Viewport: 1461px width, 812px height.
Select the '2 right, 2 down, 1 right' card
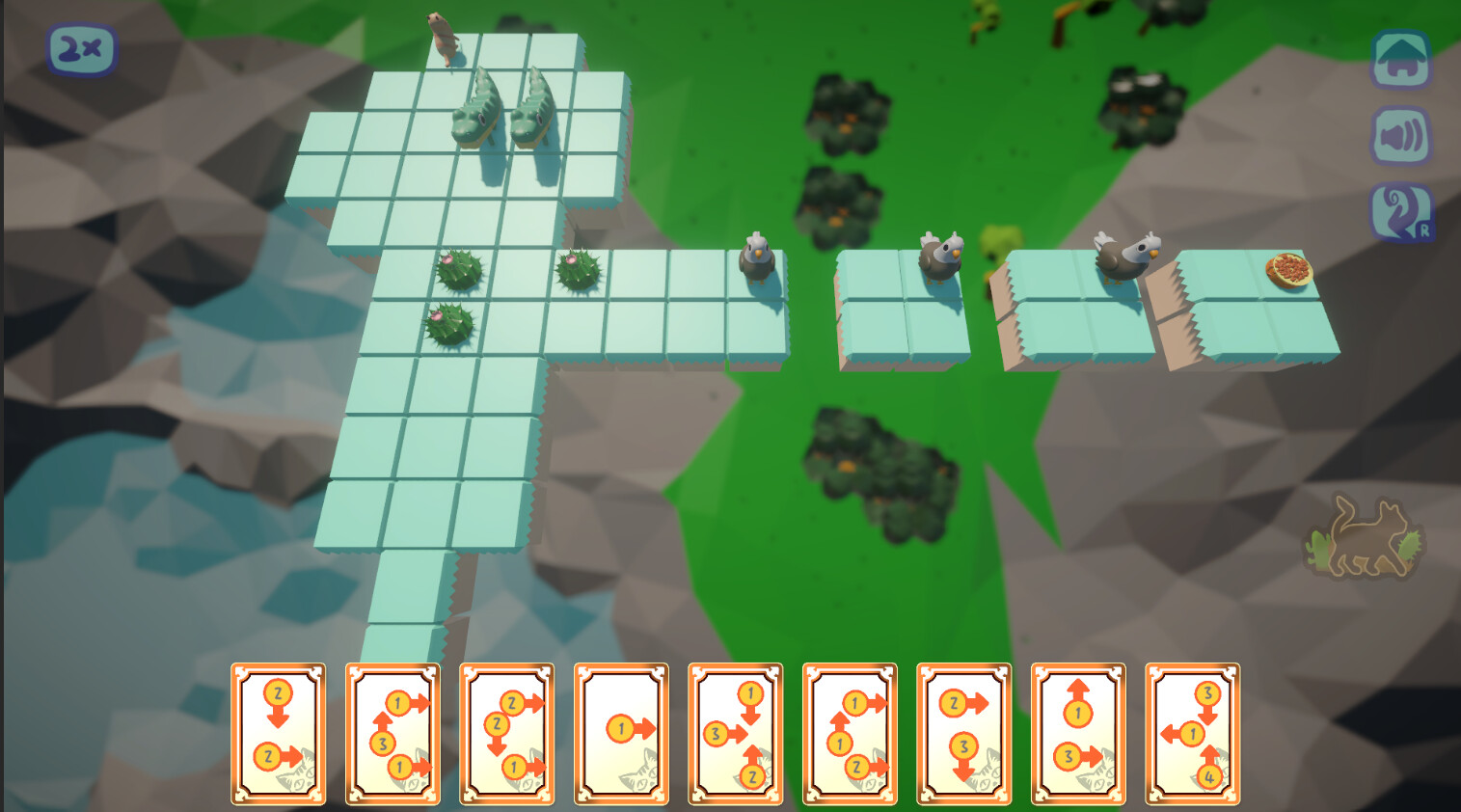[506, 735]
